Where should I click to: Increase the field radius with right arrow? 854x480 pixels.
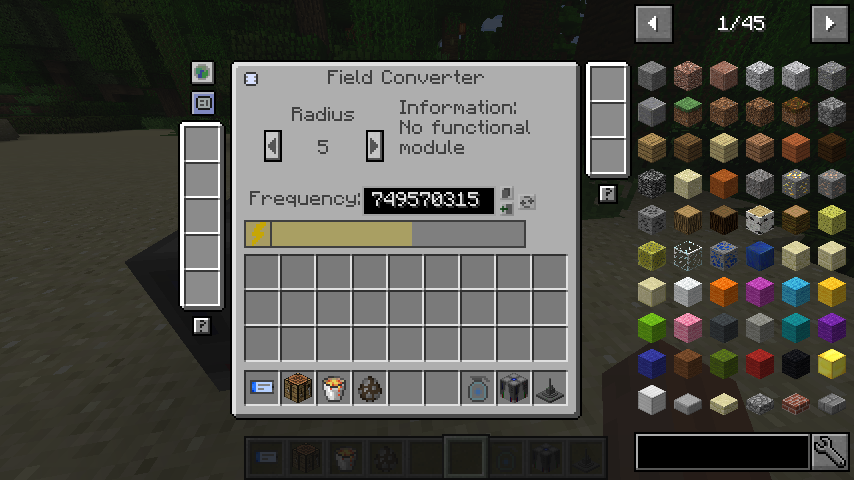coord(374,146)
